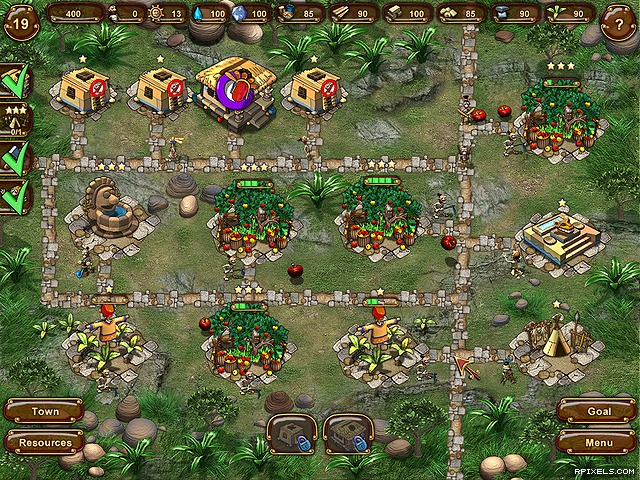The height and width of the screenshot is (480, 640).
Task: Select the first completed objective at top
Action: click(16, 81)
